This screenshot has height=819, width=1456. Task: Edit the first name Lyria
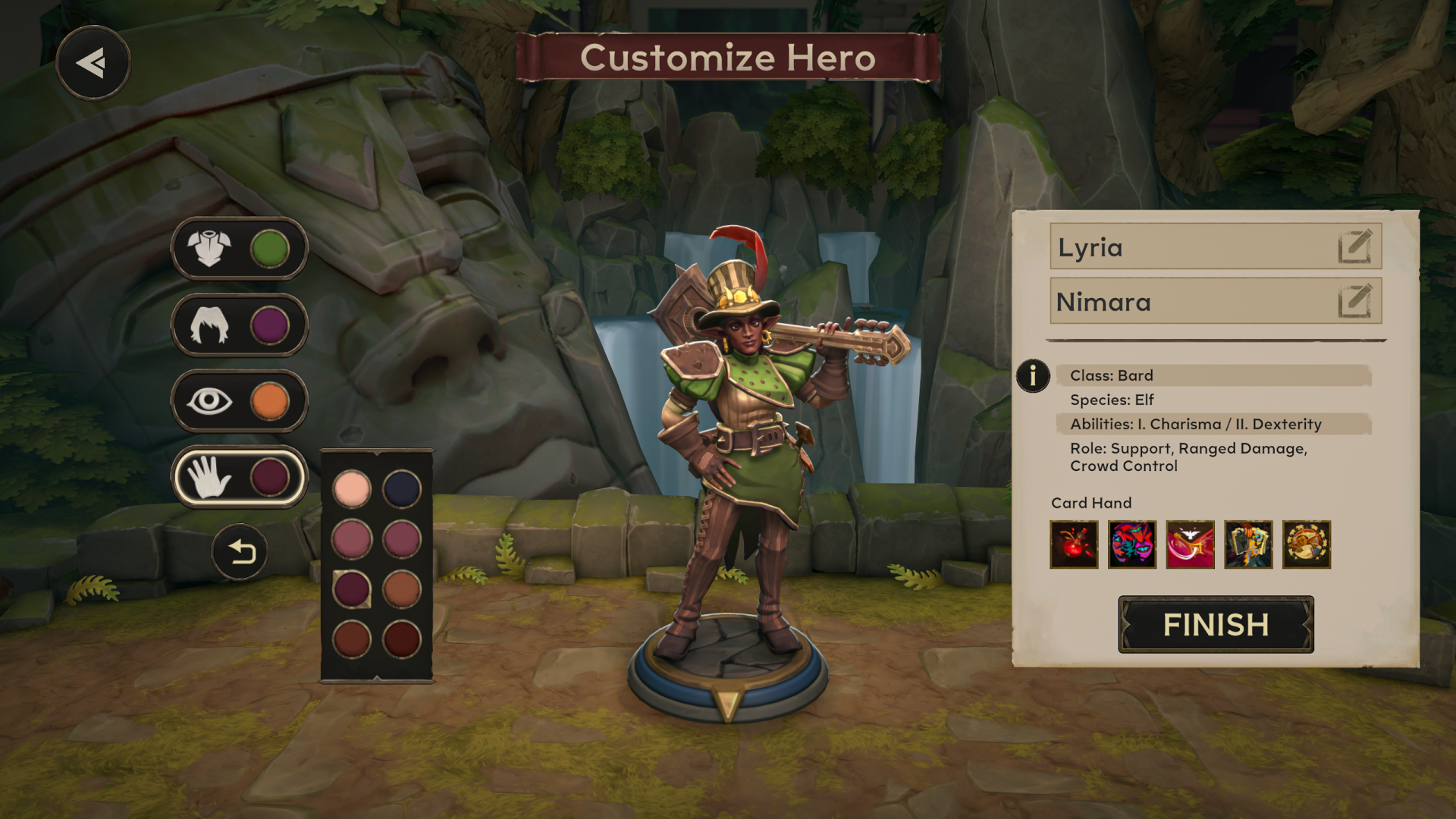coord(1354,246)
